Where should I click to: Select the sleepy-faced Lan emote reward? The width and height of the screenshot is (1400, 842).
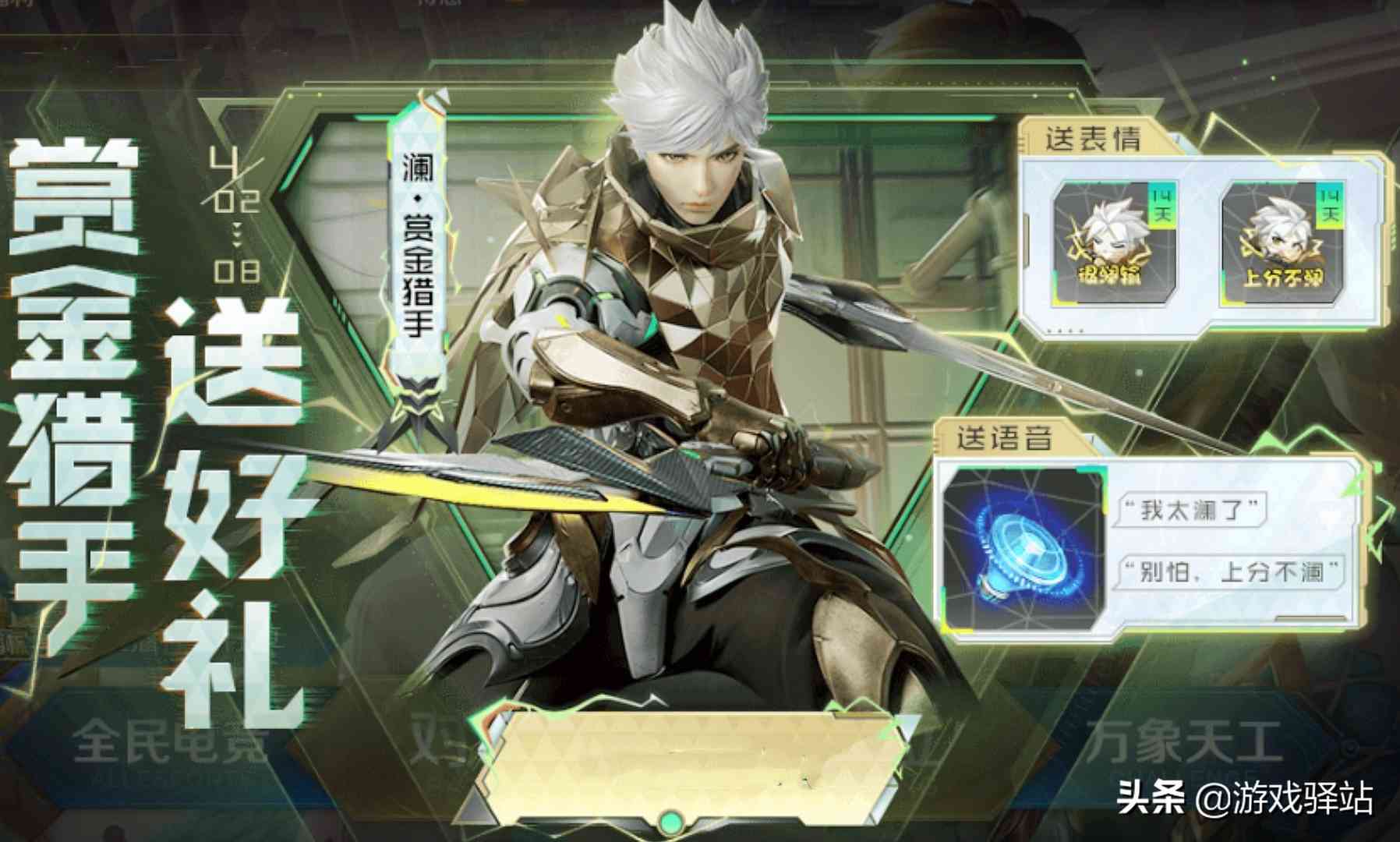[x=1115, y=242]
